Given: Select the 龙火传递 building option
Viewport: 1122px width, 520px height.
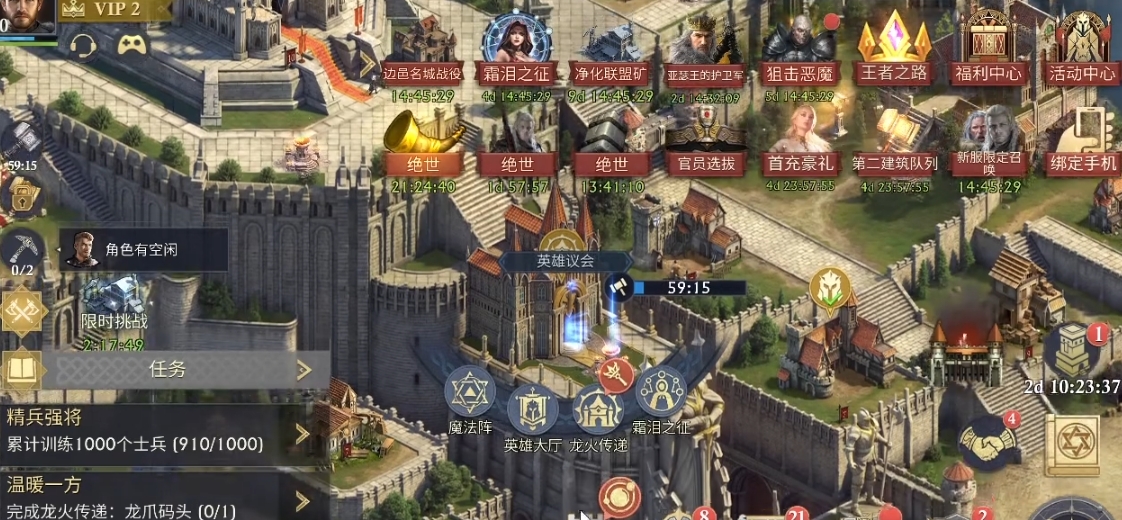Looking at the screenshot, I should click(x=597, y=410).
